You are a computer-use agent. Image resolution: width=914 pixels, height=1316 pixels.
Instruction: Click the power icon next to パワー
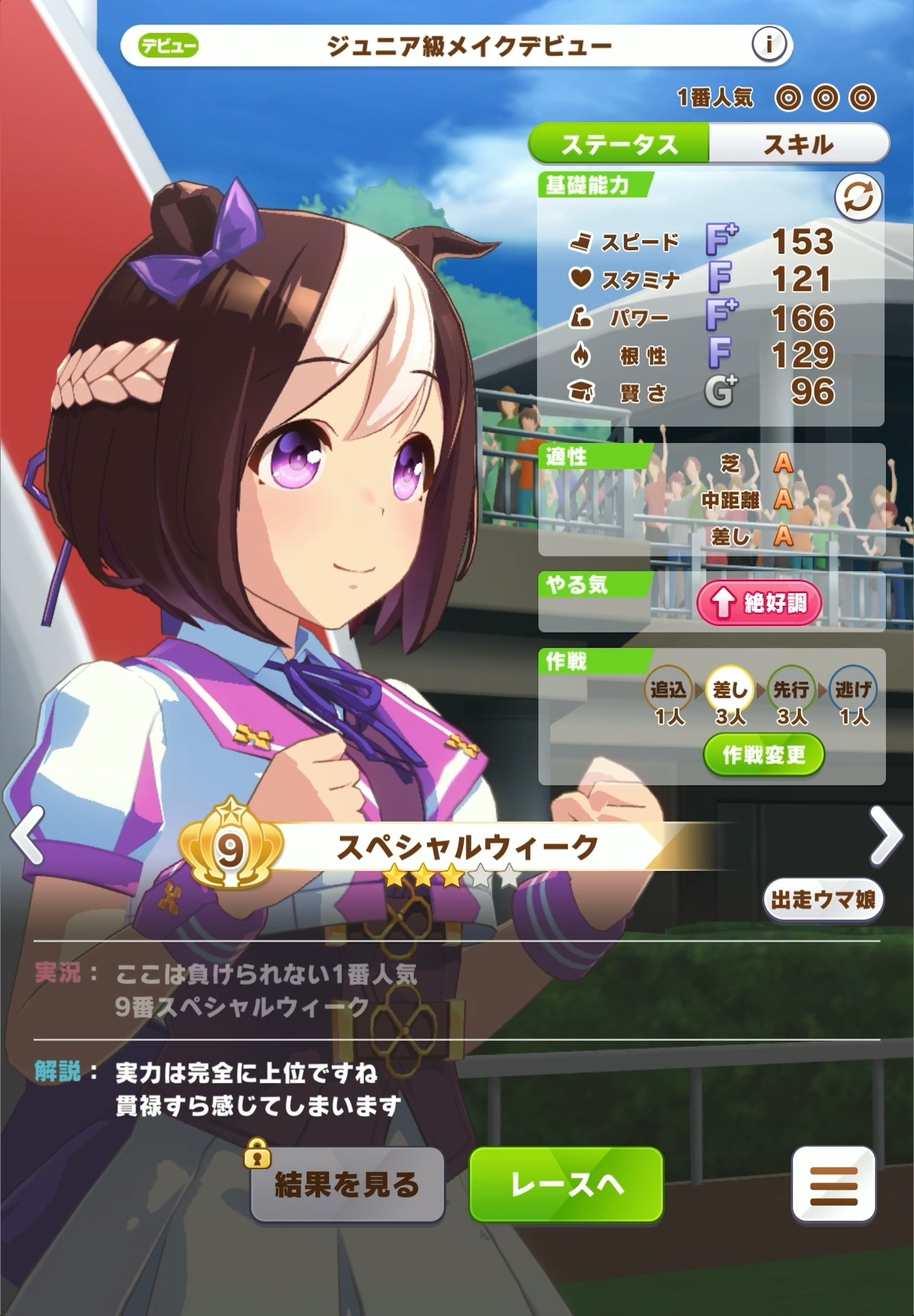coord(581,315)
